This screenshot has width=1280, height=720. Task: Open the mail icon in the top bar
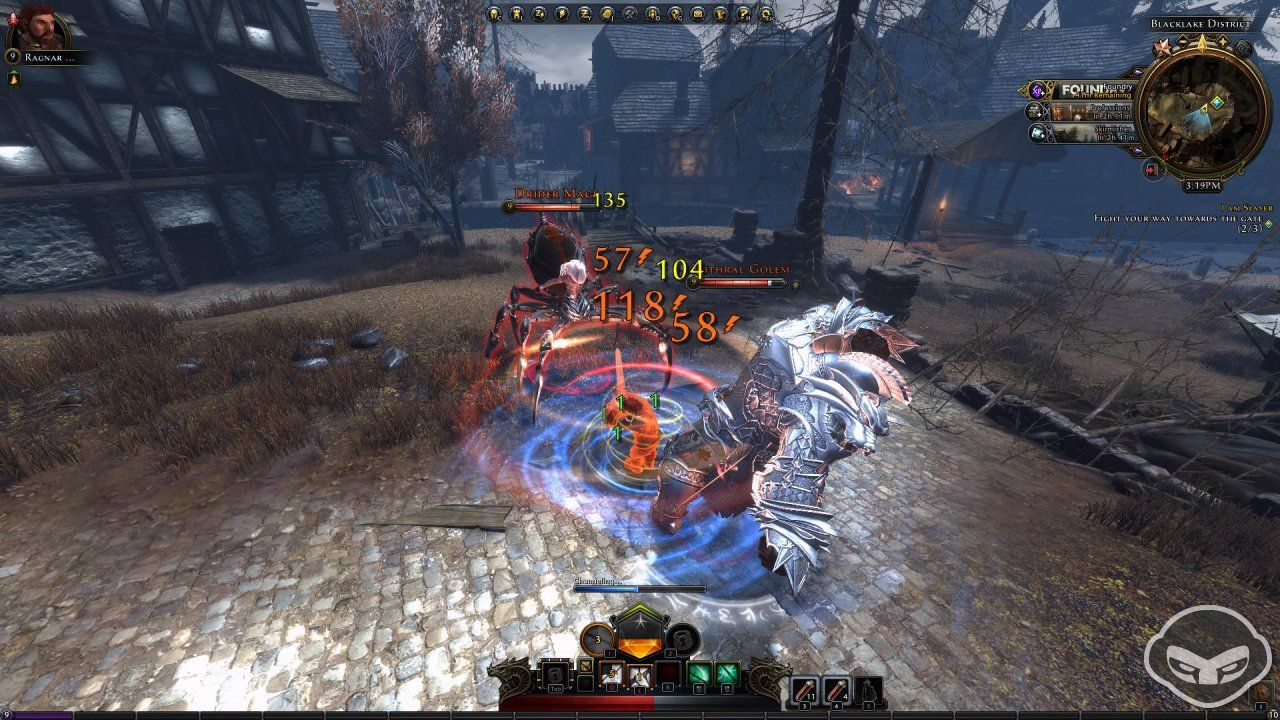(x=697, y=14)
